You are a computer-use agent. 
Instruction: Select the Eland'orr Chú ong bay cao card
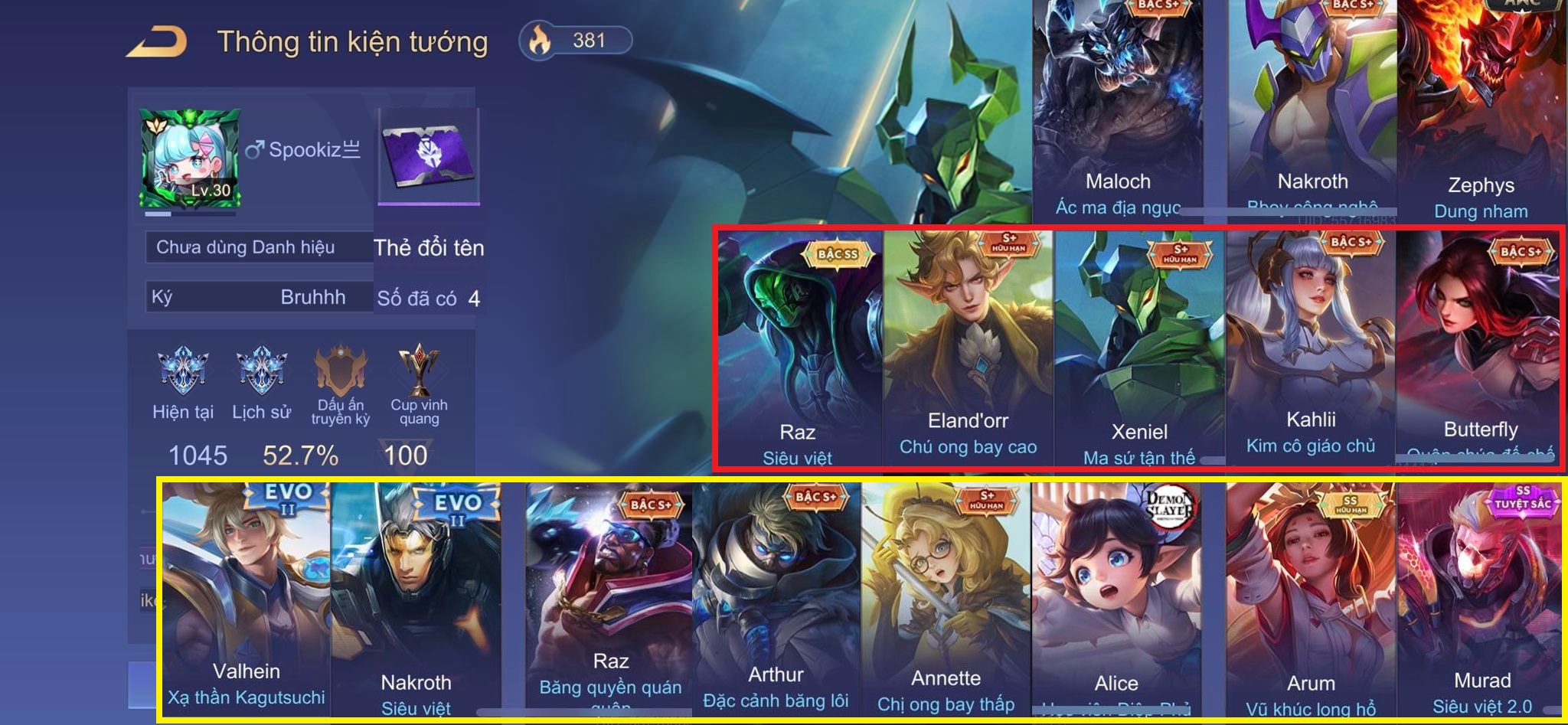tap(968, 345)
